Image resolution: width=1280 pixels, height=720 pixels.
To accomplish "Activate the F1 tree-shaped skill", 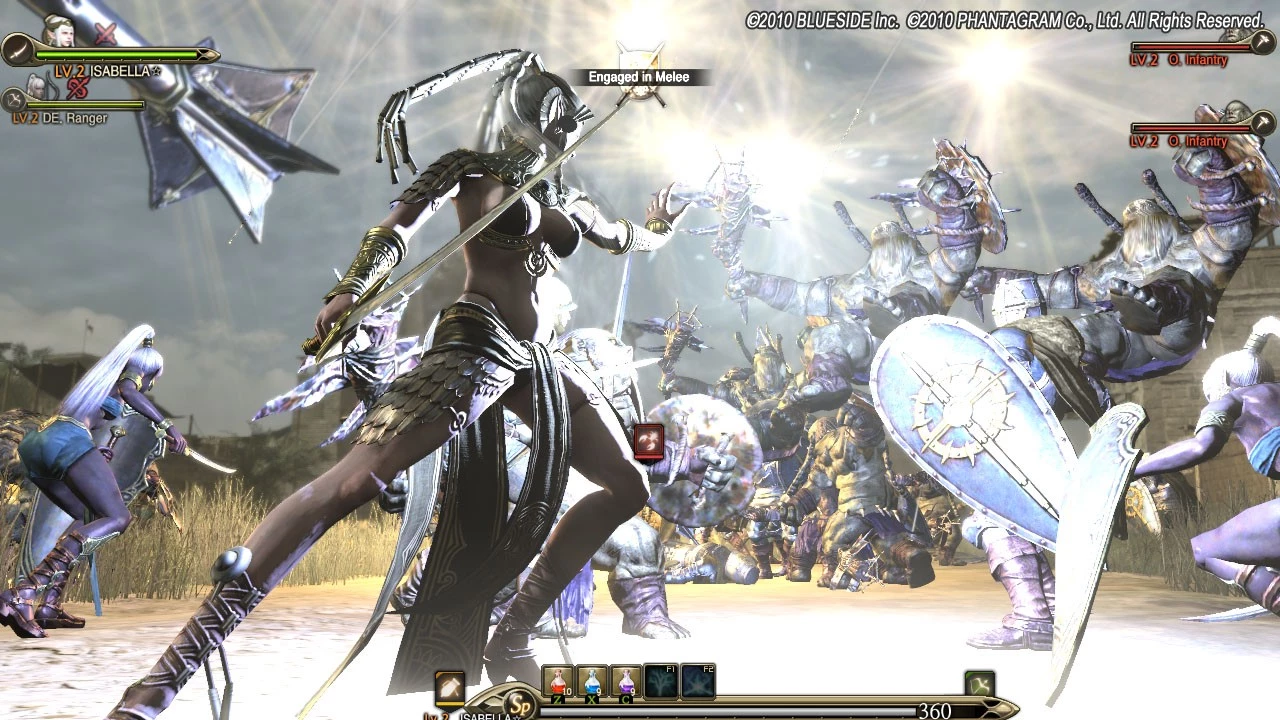I will 660,681.
